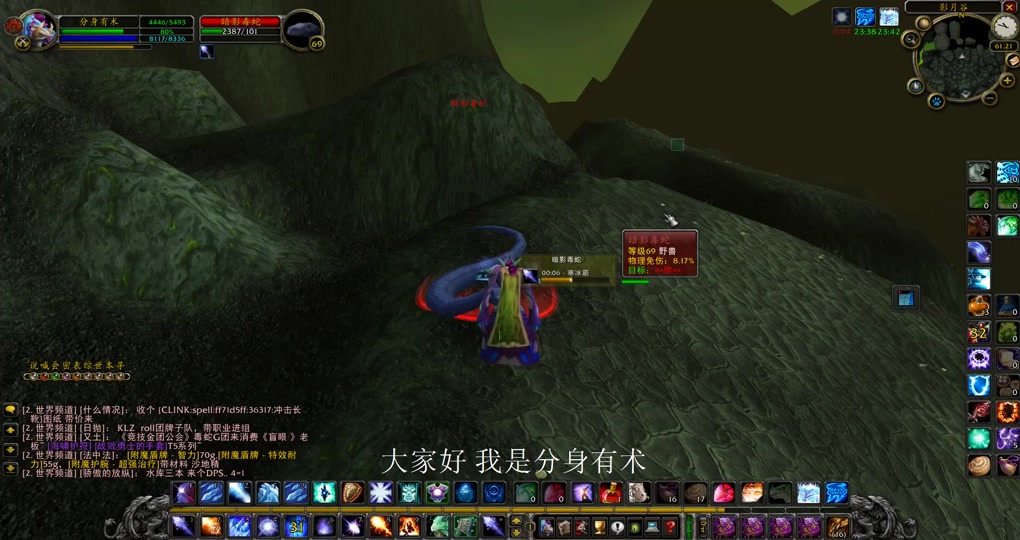
Task: Open the golden trophy achievements micro button
Action: tap(599, 526)
